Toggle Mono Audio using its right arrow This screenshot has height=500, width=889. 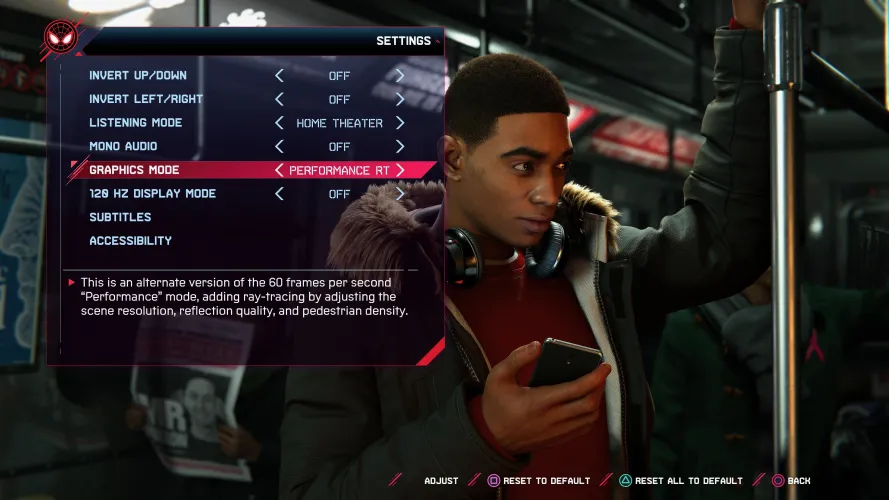[399, 146]
